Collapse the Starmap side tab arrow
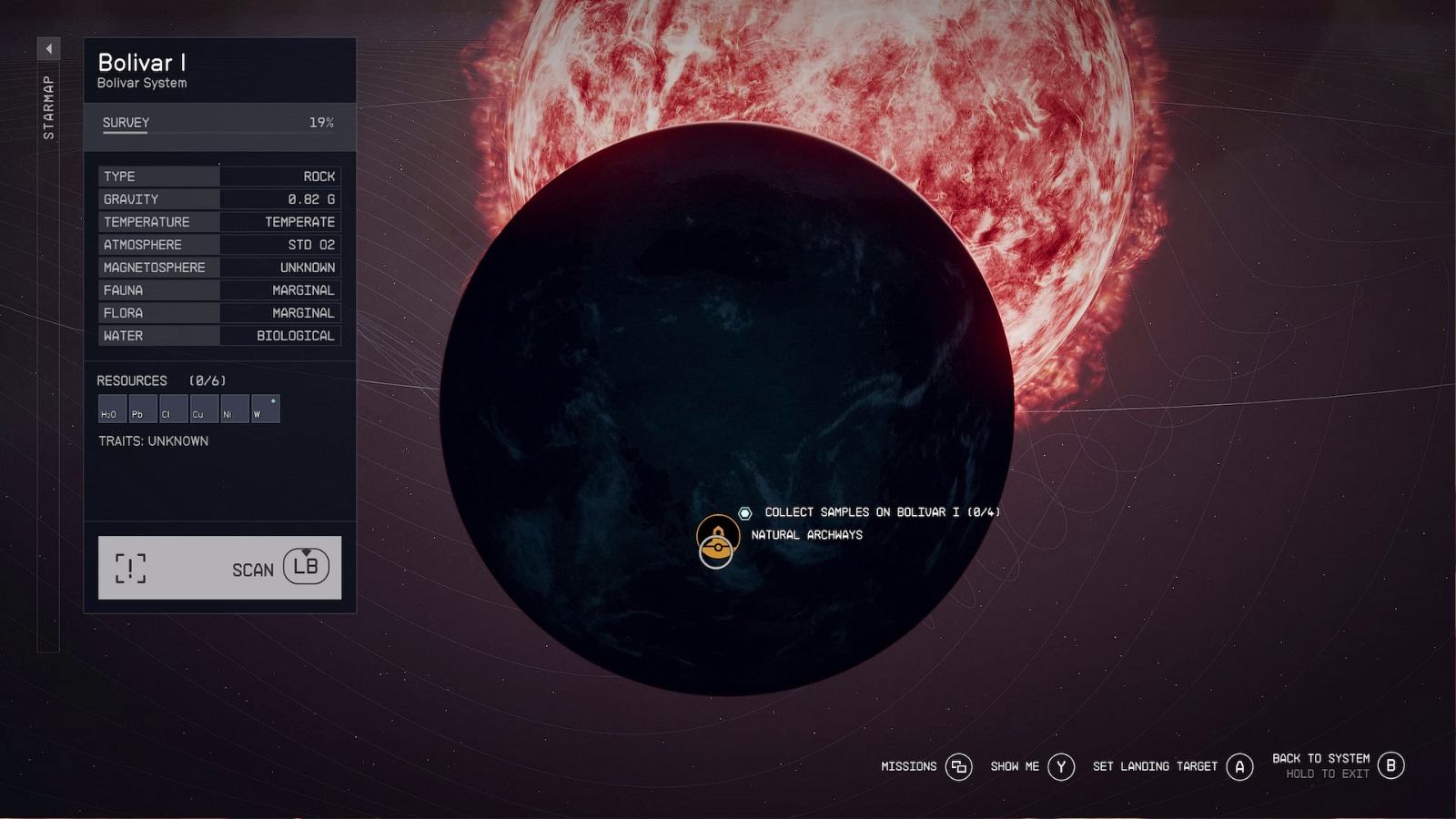 pyautogui.click(x=49, y=48)
